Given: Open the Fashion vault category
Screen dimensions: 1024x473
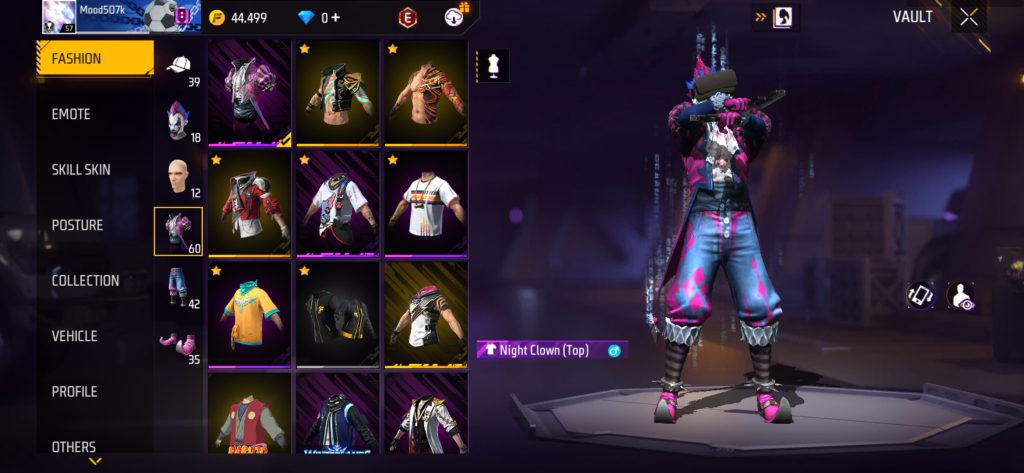Looking at the screenshot, I should coord(95,59).
